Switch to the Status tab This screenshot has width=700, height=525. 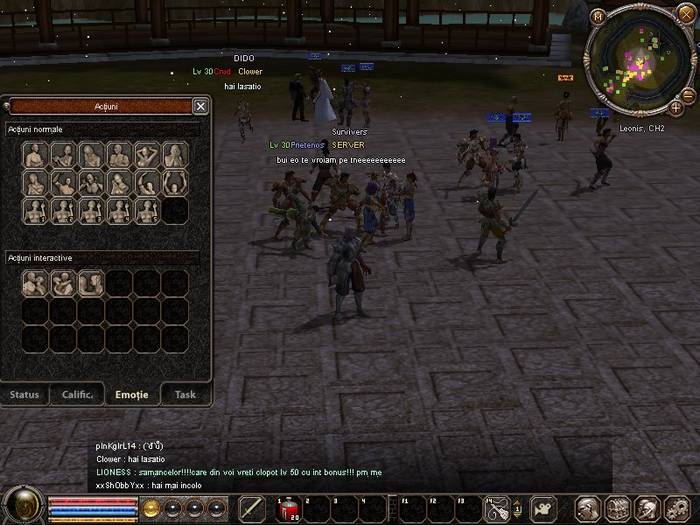tap(25, 394)
